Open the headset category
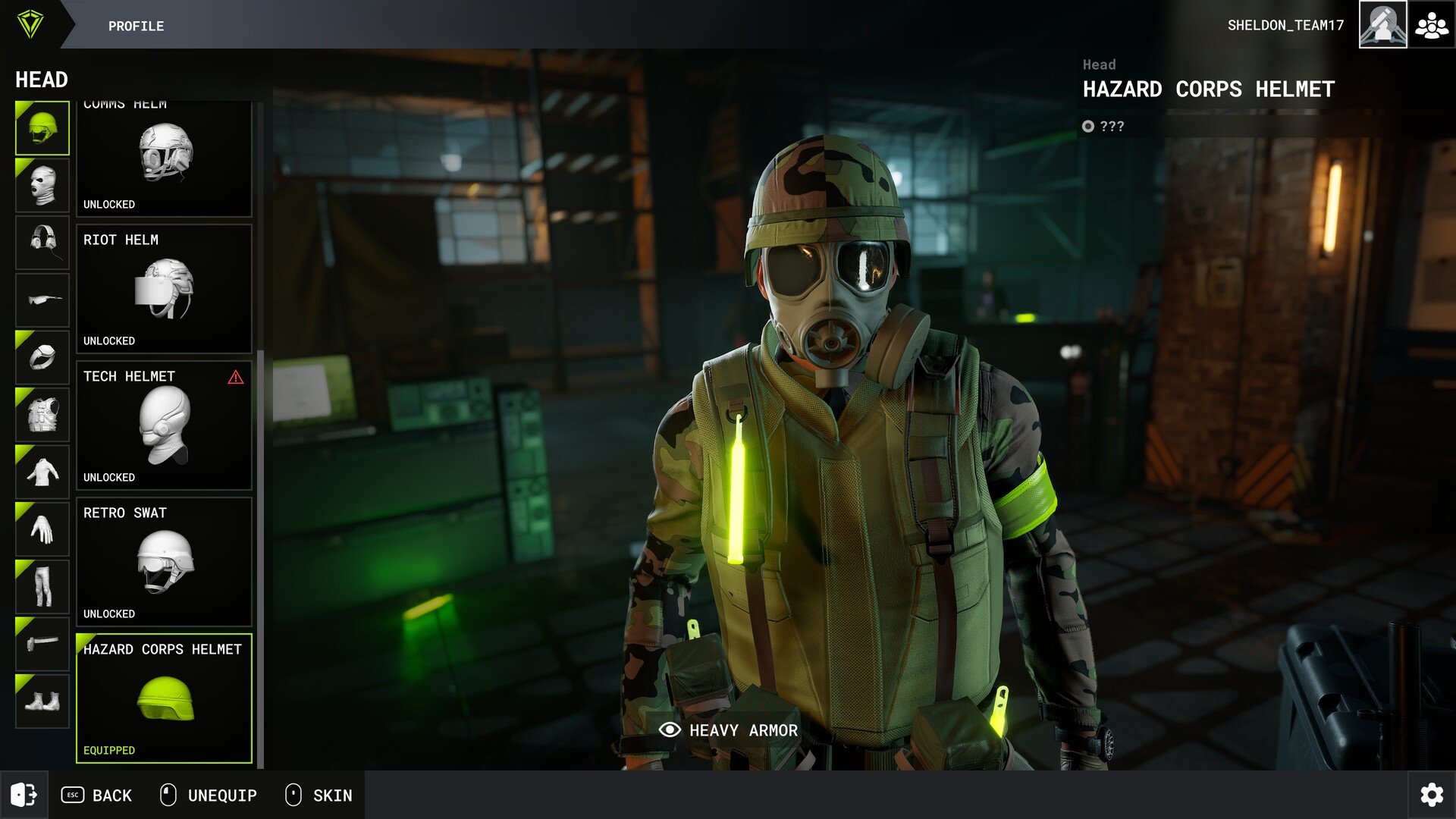This screenshot has height=819, width=1456. 42,243
